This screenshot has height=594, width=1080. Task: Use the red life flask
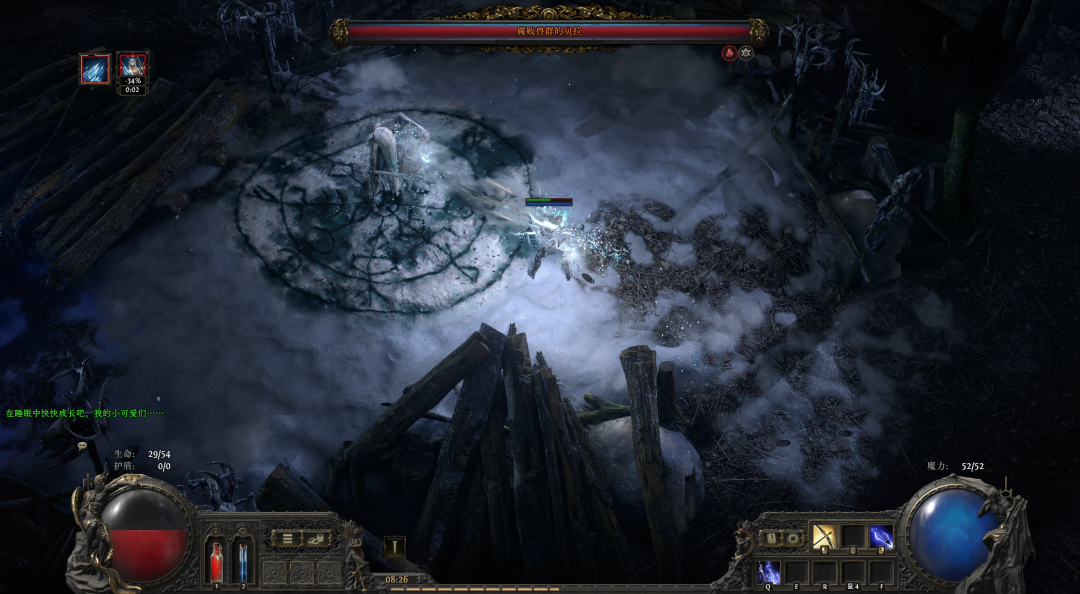coord(216,561)
